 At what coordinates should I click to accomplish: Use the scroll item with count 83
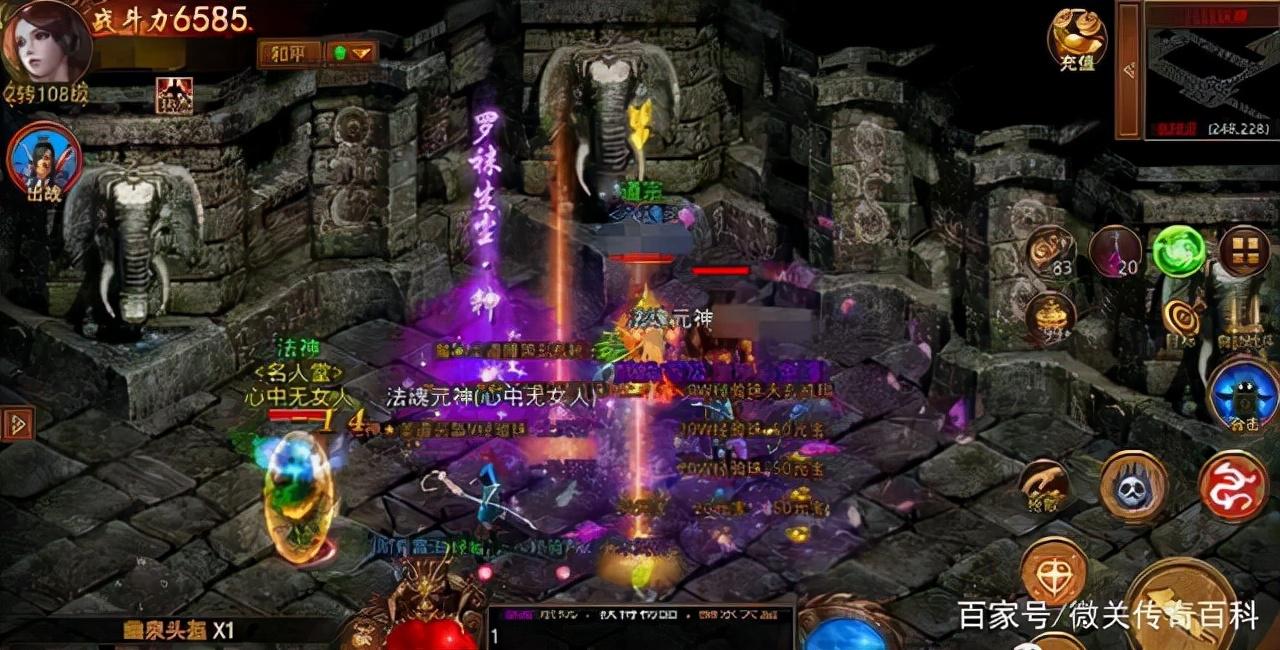[x=1050, y=250]
